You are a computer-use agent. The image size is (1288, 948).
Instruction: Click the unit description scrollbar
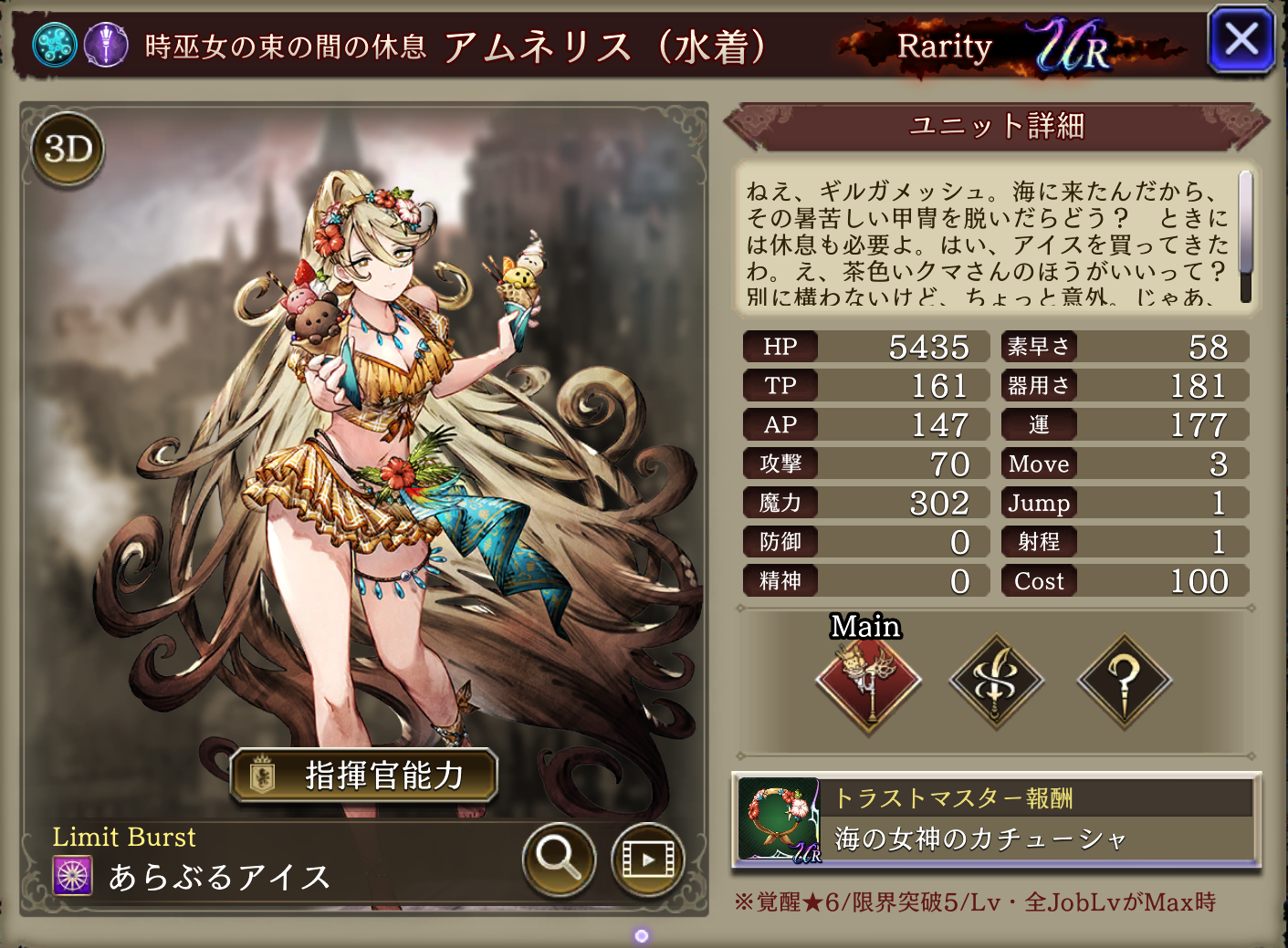point(1245,236)
